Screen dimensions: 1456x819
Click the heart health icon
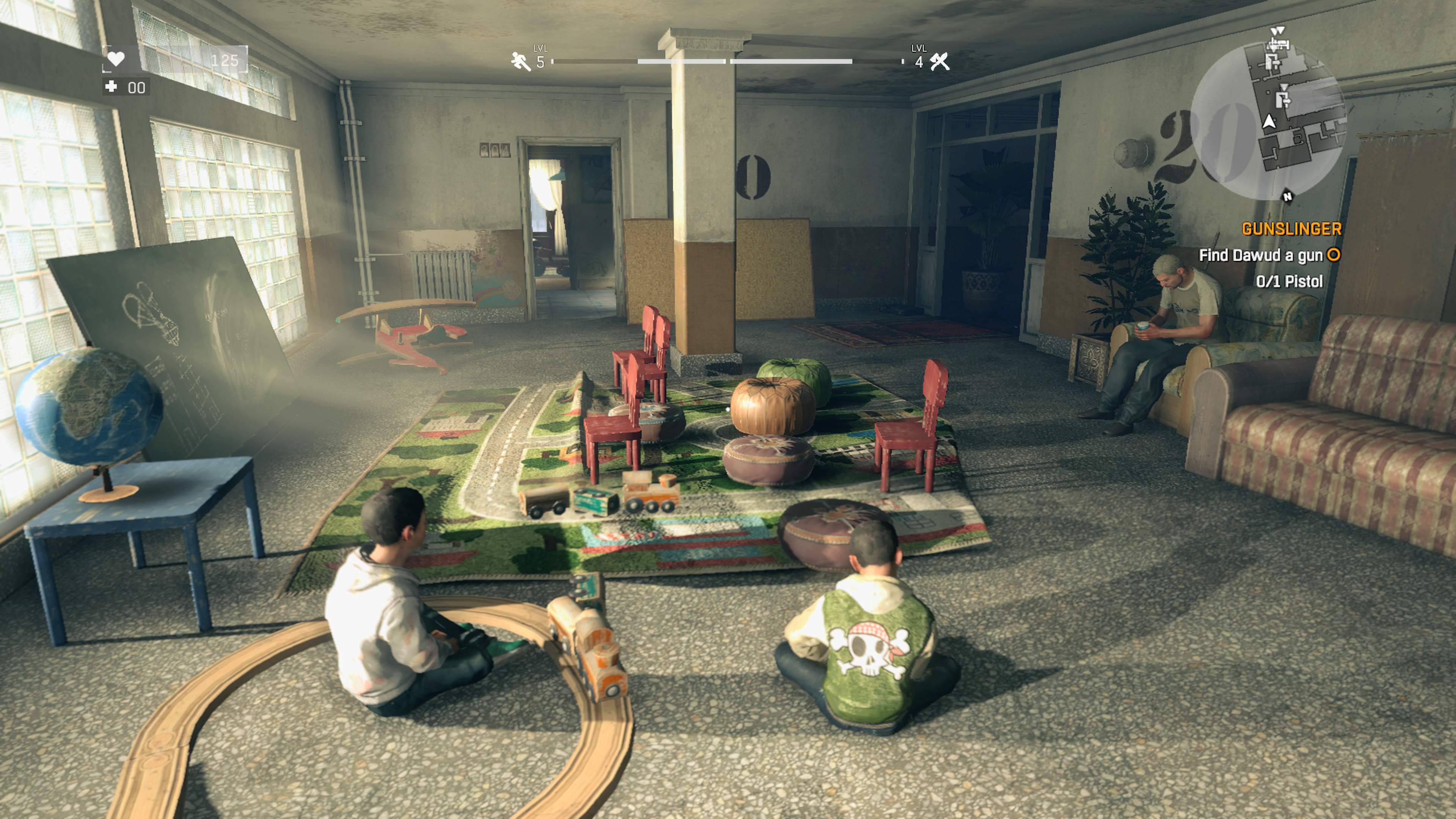(x=116, y=58)
